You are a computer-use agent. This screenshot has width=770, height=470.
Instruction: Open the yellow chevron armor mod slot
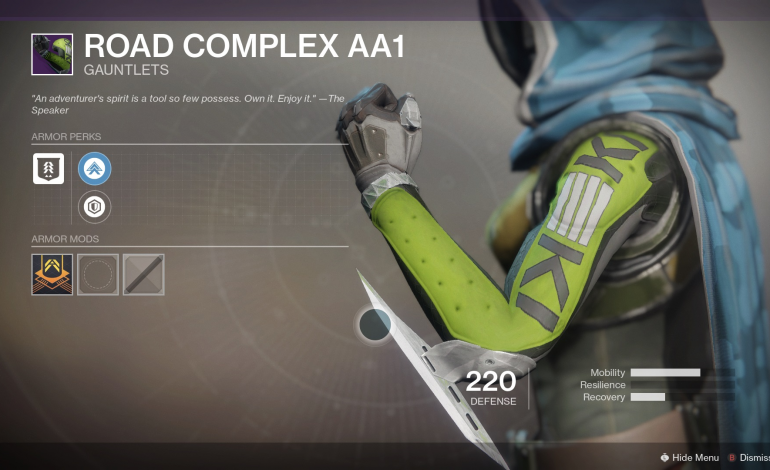tap(52, 274)
